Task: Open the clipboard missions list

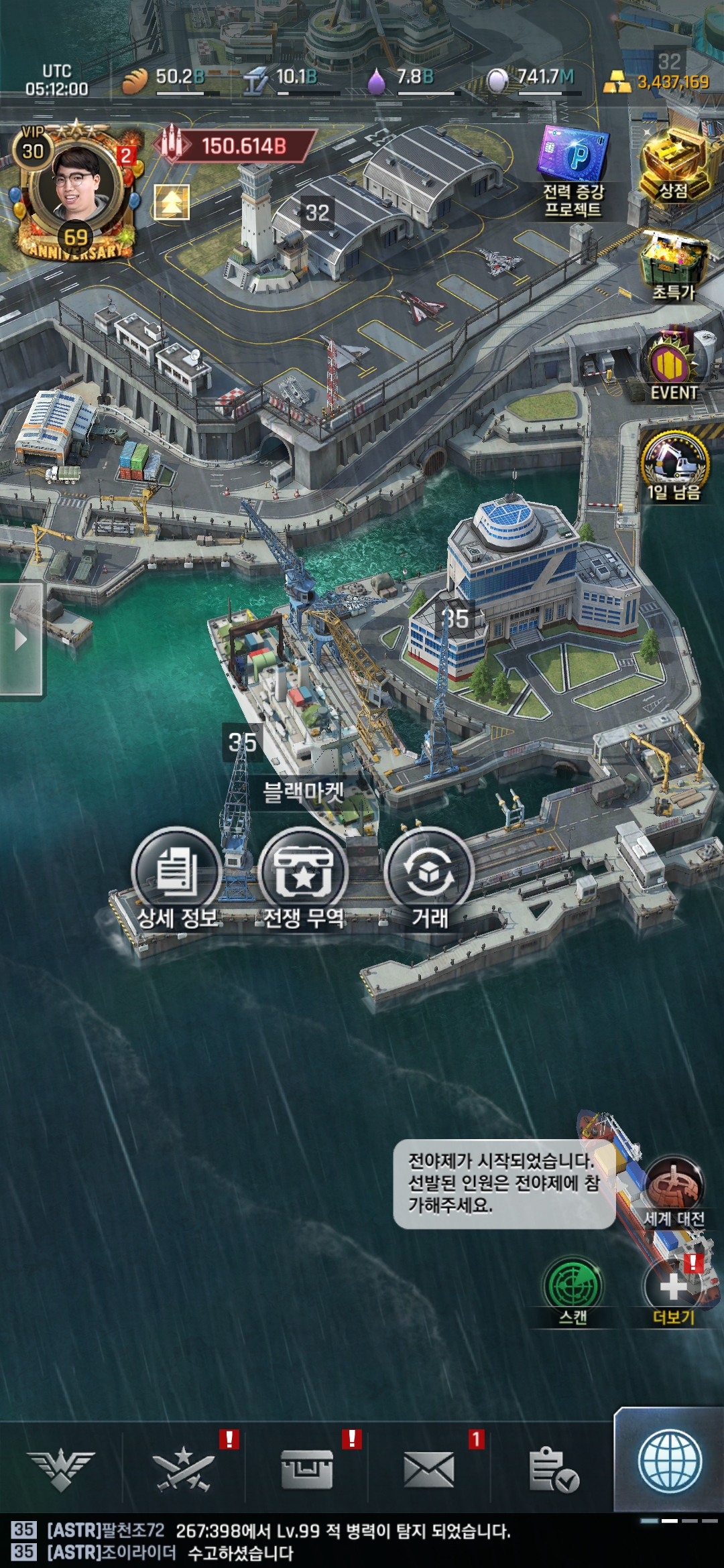Action: [553, 1470]
